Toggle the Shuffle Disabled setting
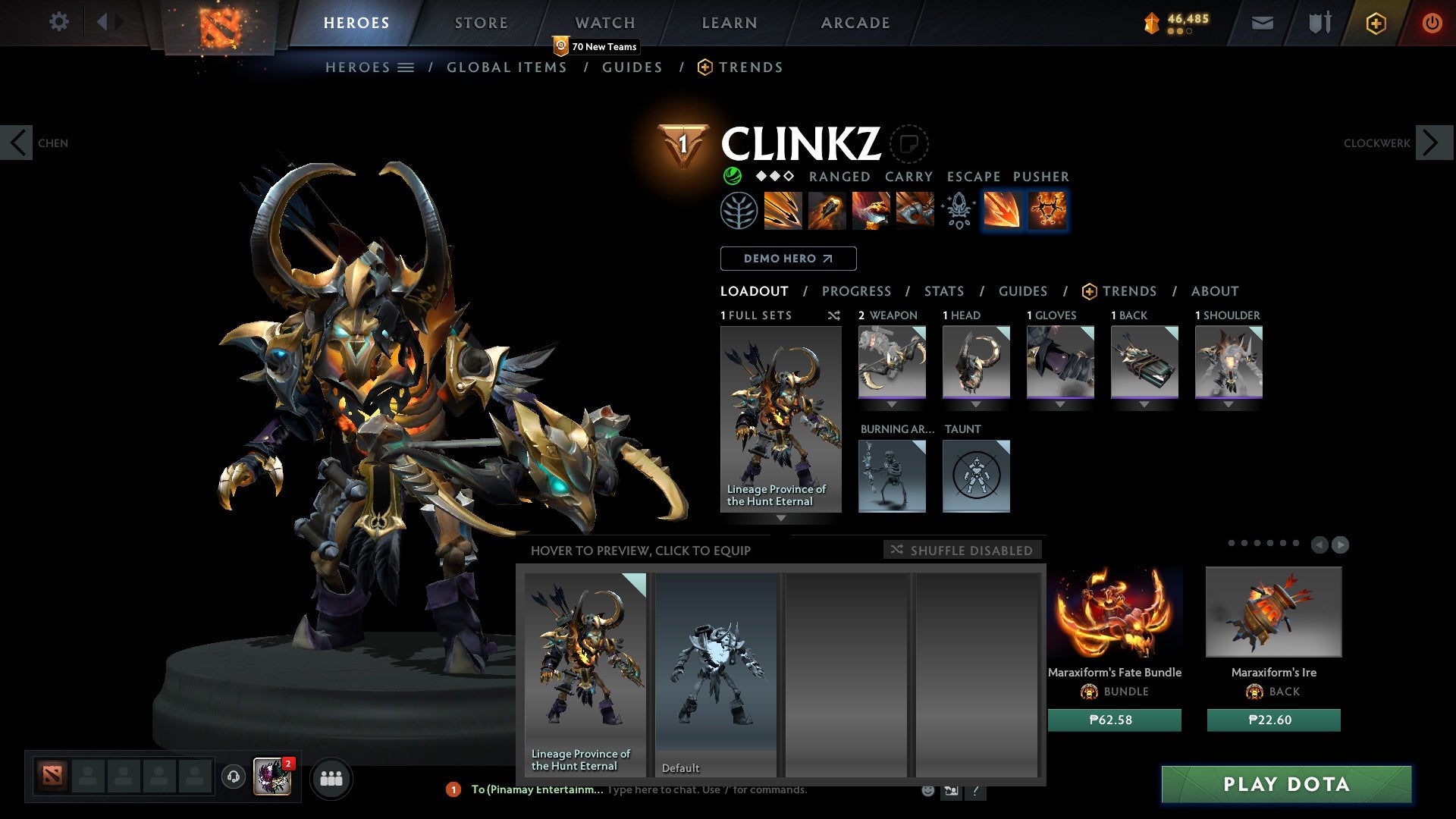The image size is (1456, 819). pos(962,551)
